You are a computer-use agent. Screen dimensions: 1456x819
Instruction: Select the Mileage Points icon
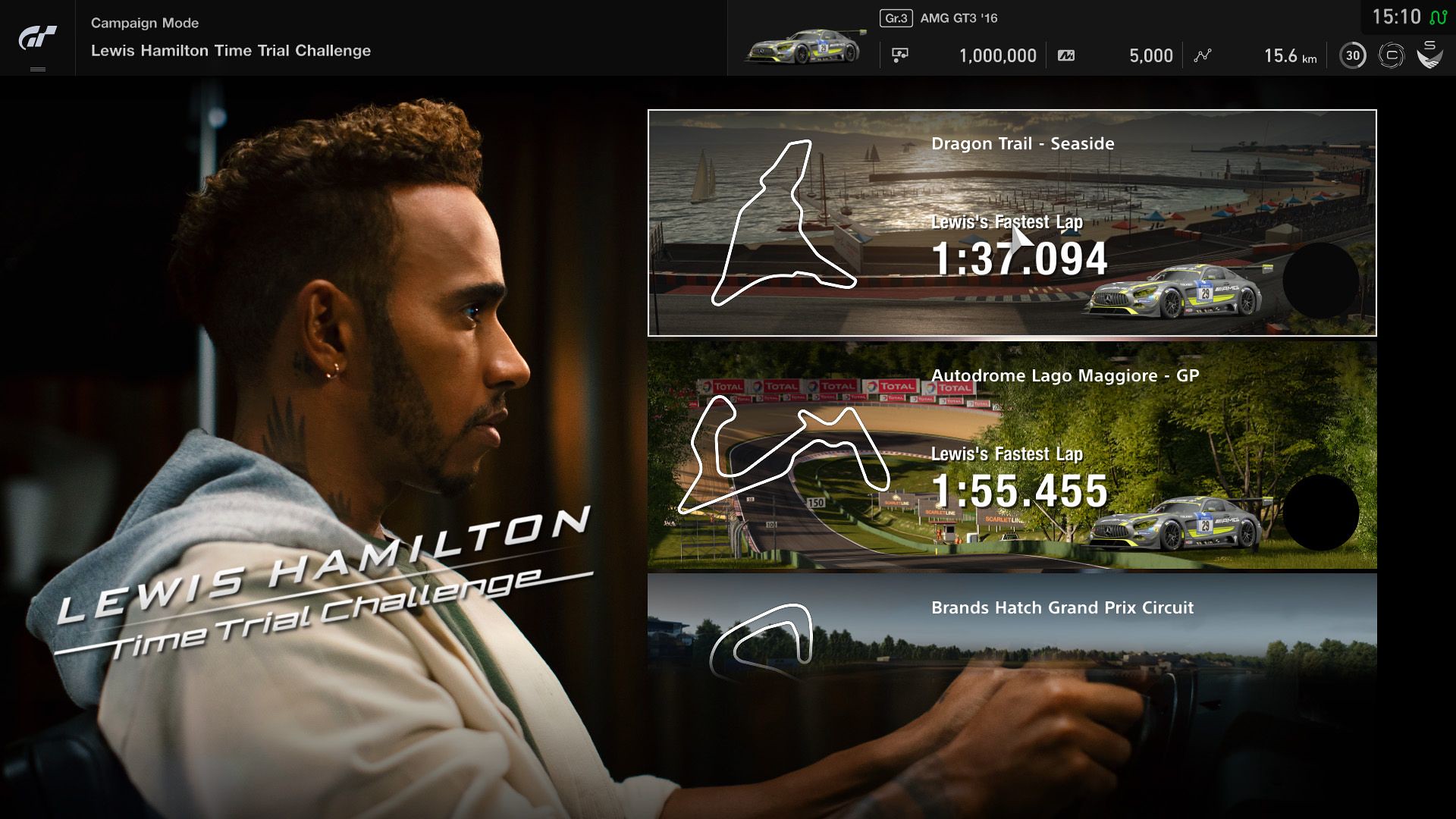(1068, 55)
